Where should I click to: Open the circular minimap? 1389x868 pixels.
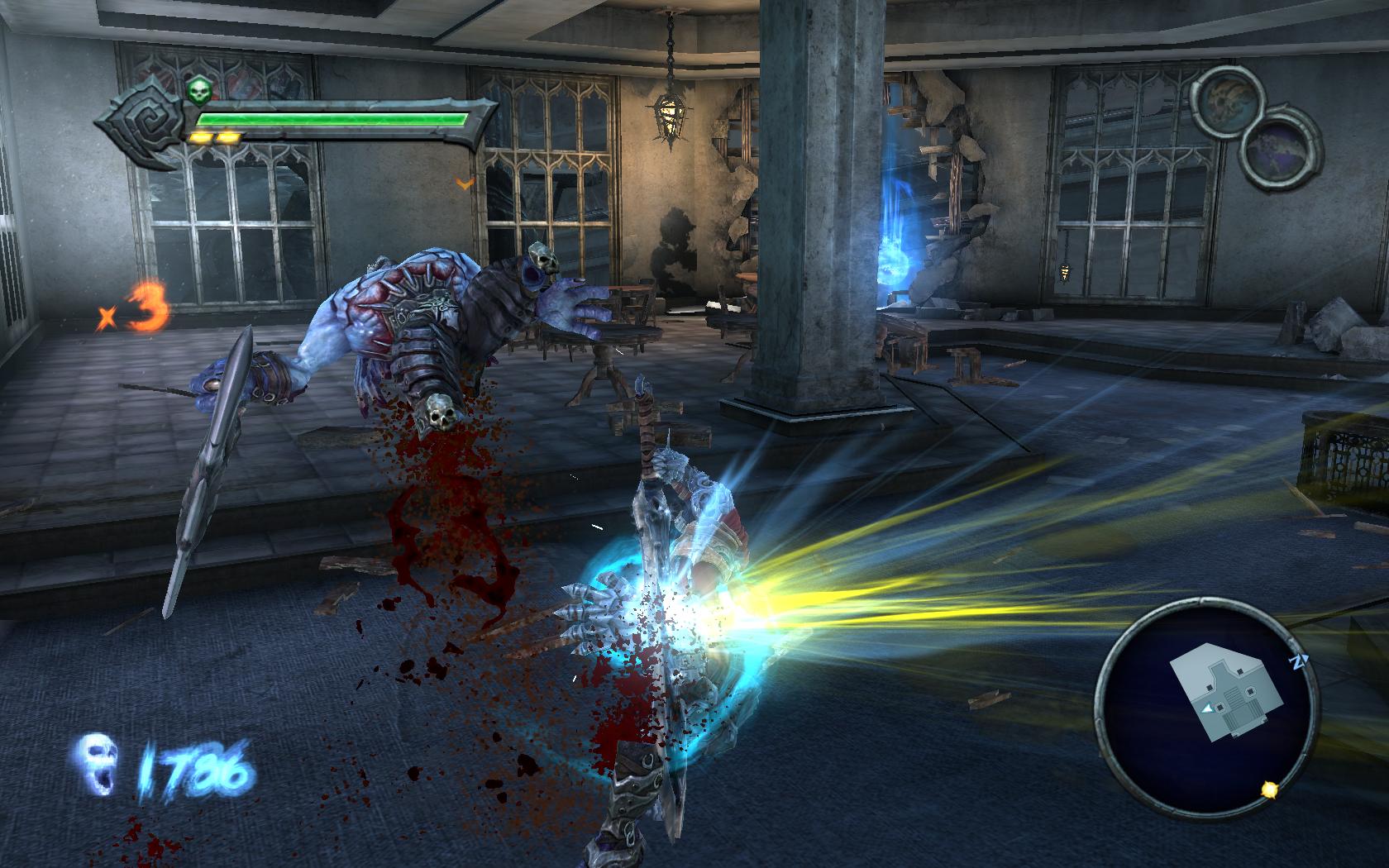pyautogui.click(x=1206, y=710)
